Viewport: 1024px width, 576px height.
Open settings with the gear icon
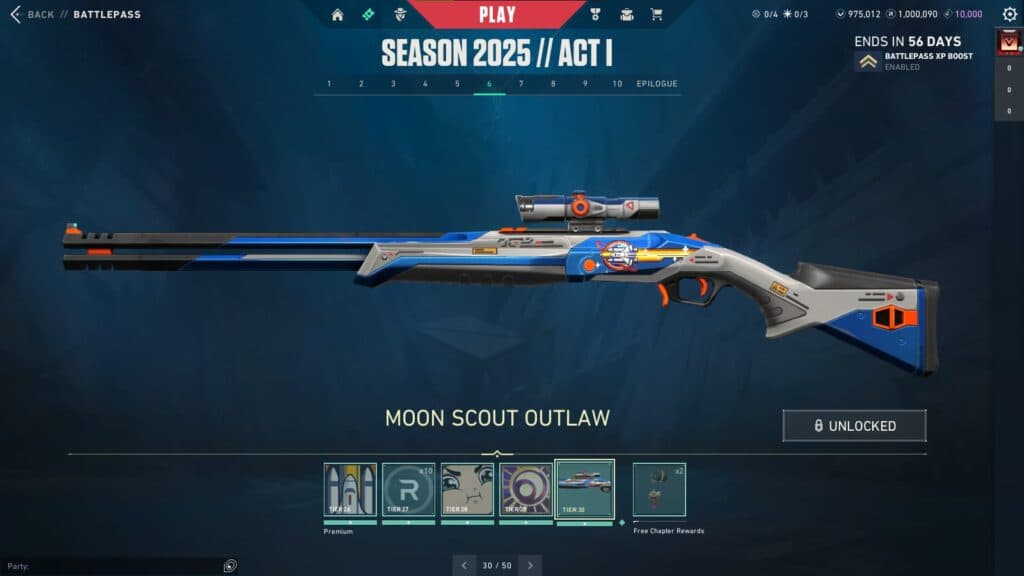point(1009,15)
